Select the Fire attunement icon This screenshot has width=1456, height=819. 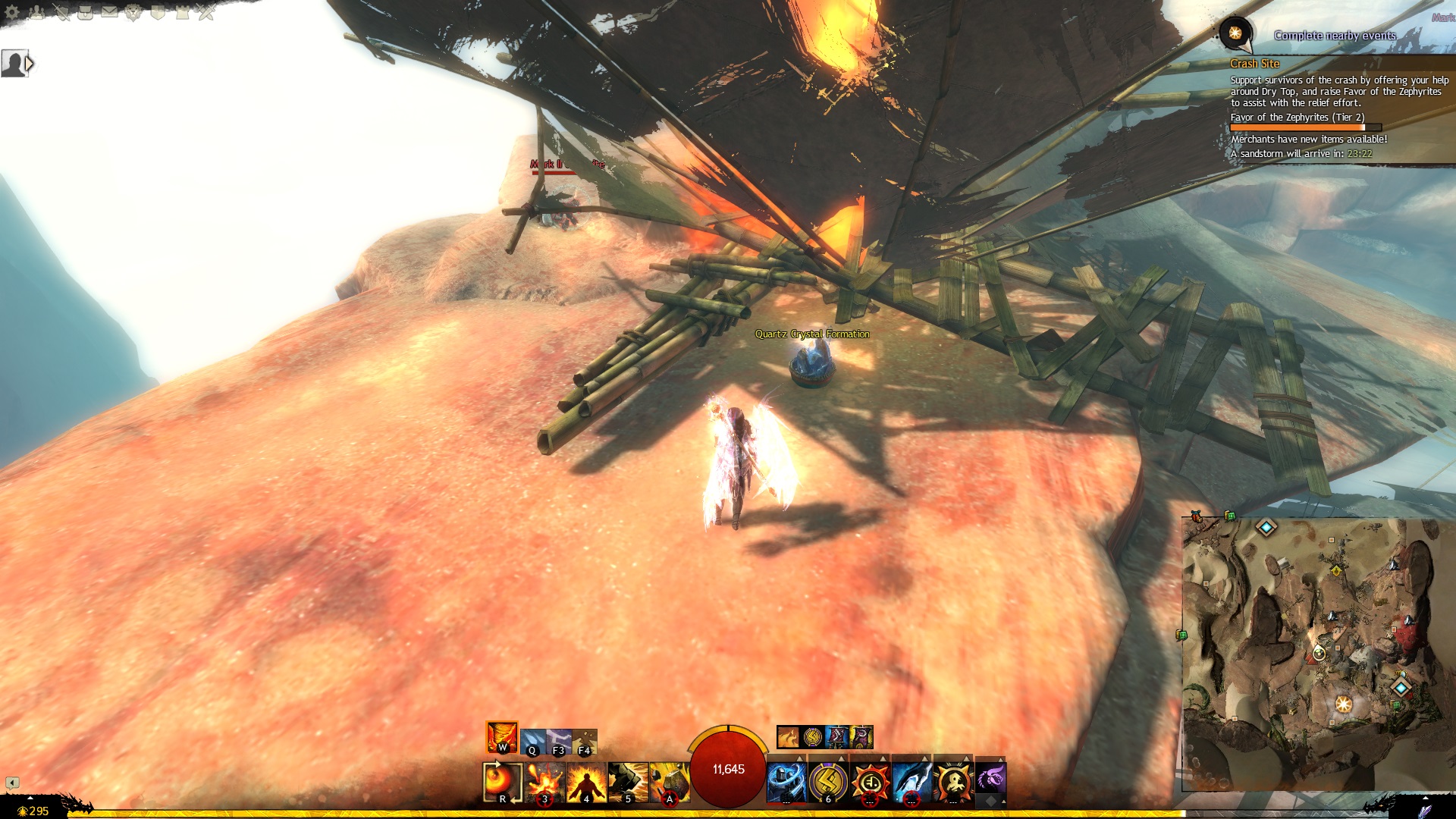coord(502,737)
